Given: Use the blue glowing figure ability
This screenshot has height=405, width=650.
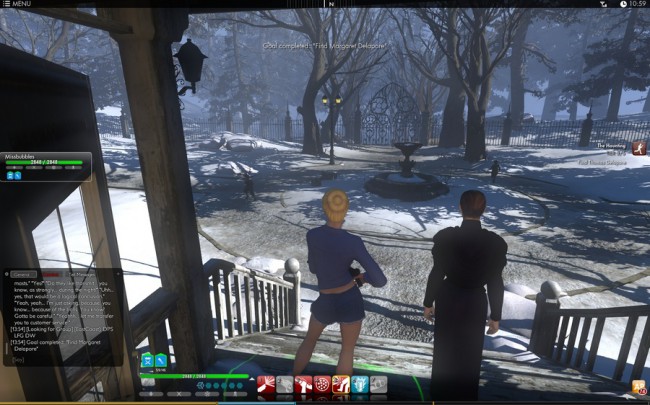Looking at the screenshot, I should [360, 384].
